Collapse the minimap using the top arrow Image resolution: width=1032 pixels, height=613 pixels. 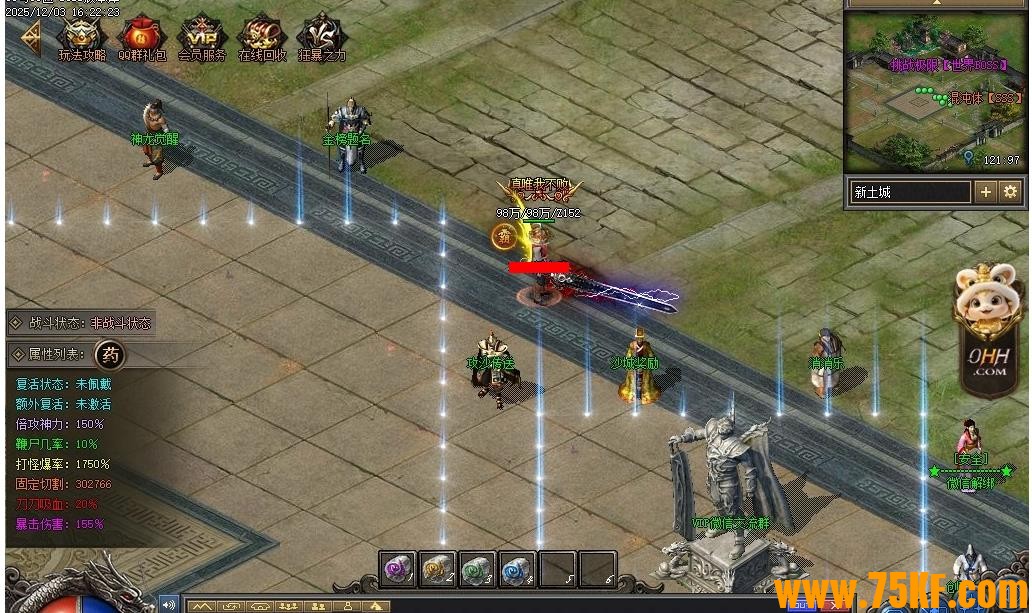937,4
